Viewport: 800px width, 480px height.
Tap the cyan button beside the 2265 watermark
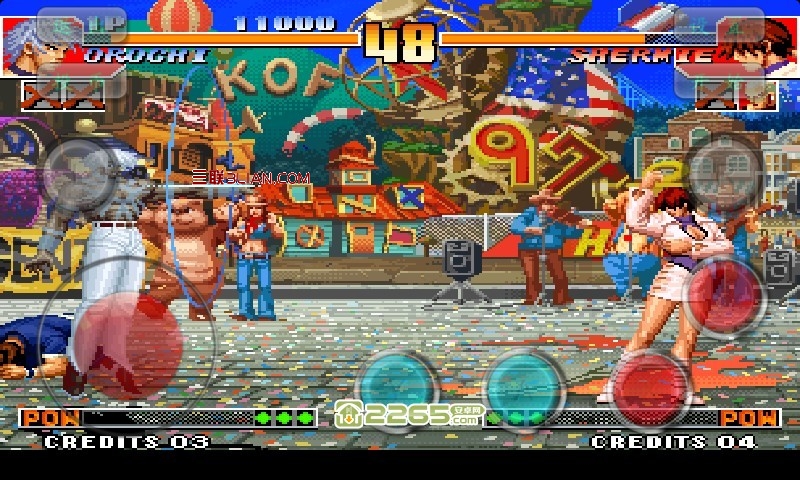tap(397, 385)
